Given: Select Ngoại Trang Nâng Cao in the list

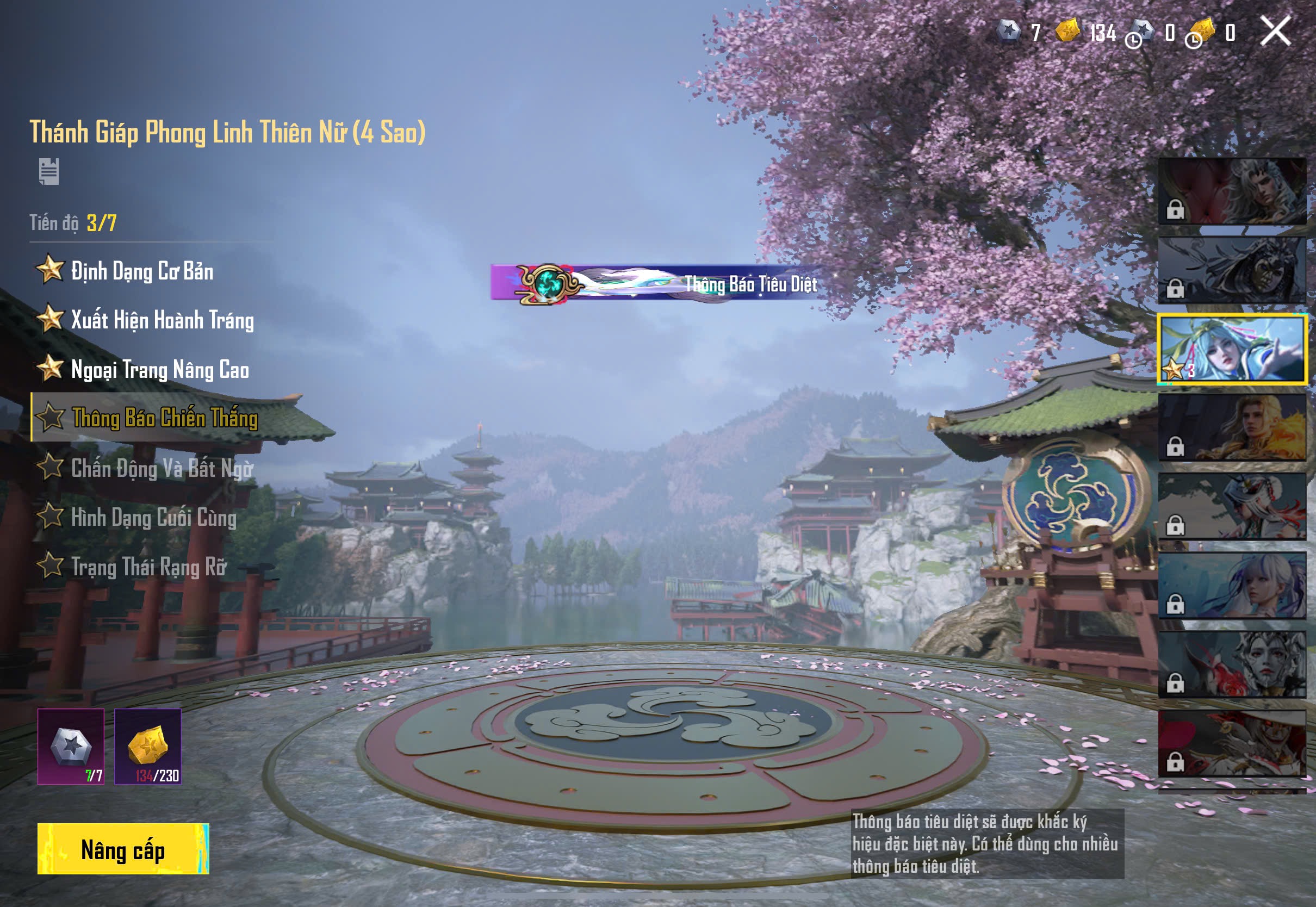Looking at the screenshot, I should [160, 369].
